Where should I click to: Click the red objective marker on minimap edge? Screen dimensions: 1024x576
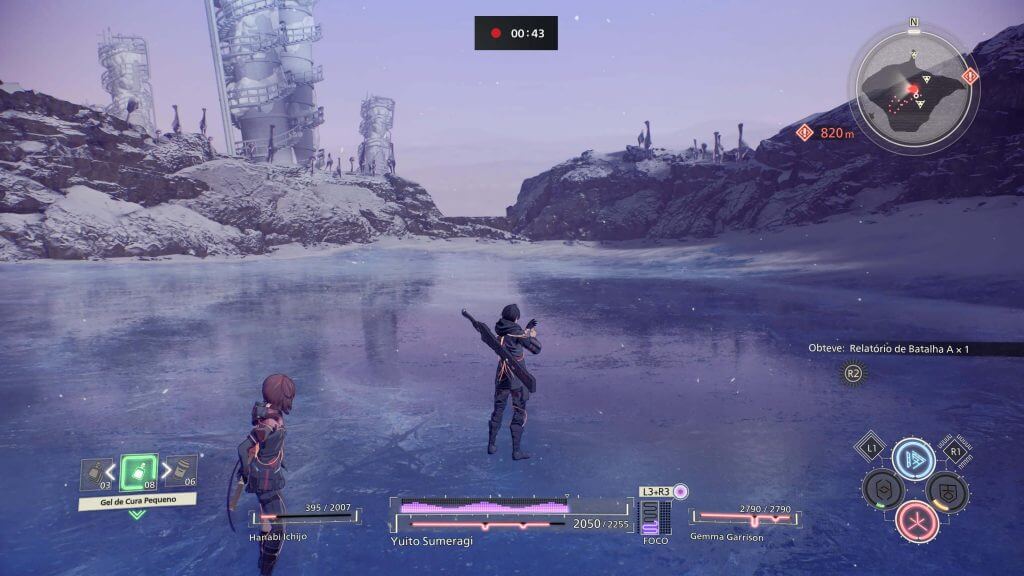969,76
